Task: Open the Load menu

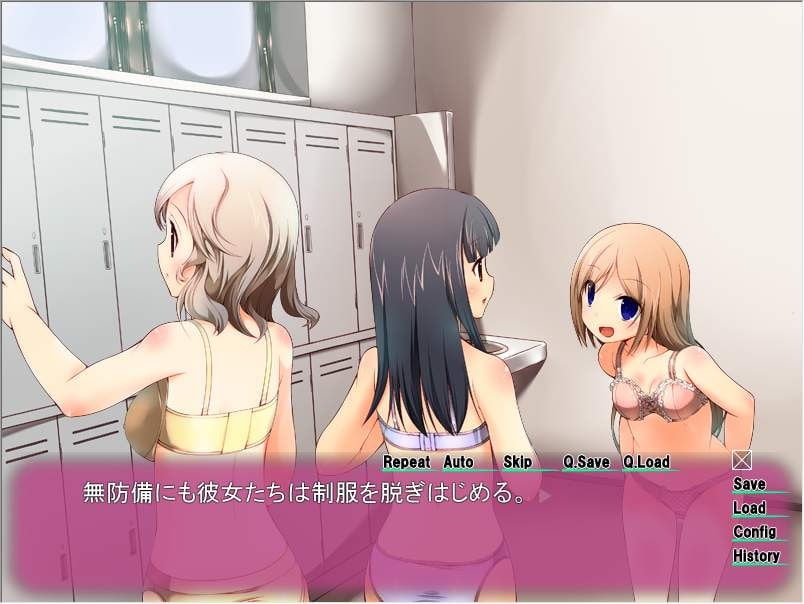Action: (x=749, y=508)
